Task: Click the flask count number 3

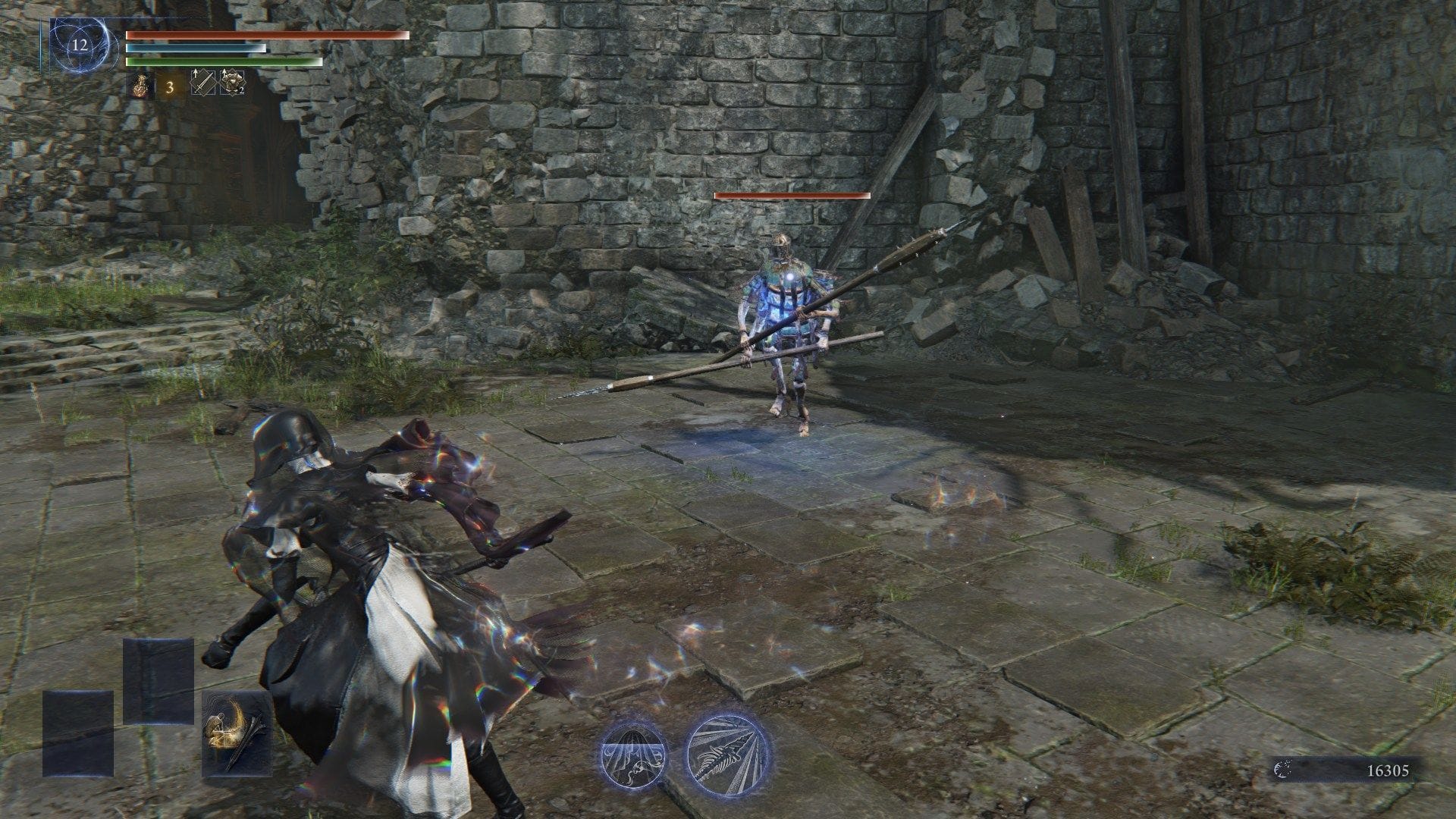Action: tap(170, 87)
